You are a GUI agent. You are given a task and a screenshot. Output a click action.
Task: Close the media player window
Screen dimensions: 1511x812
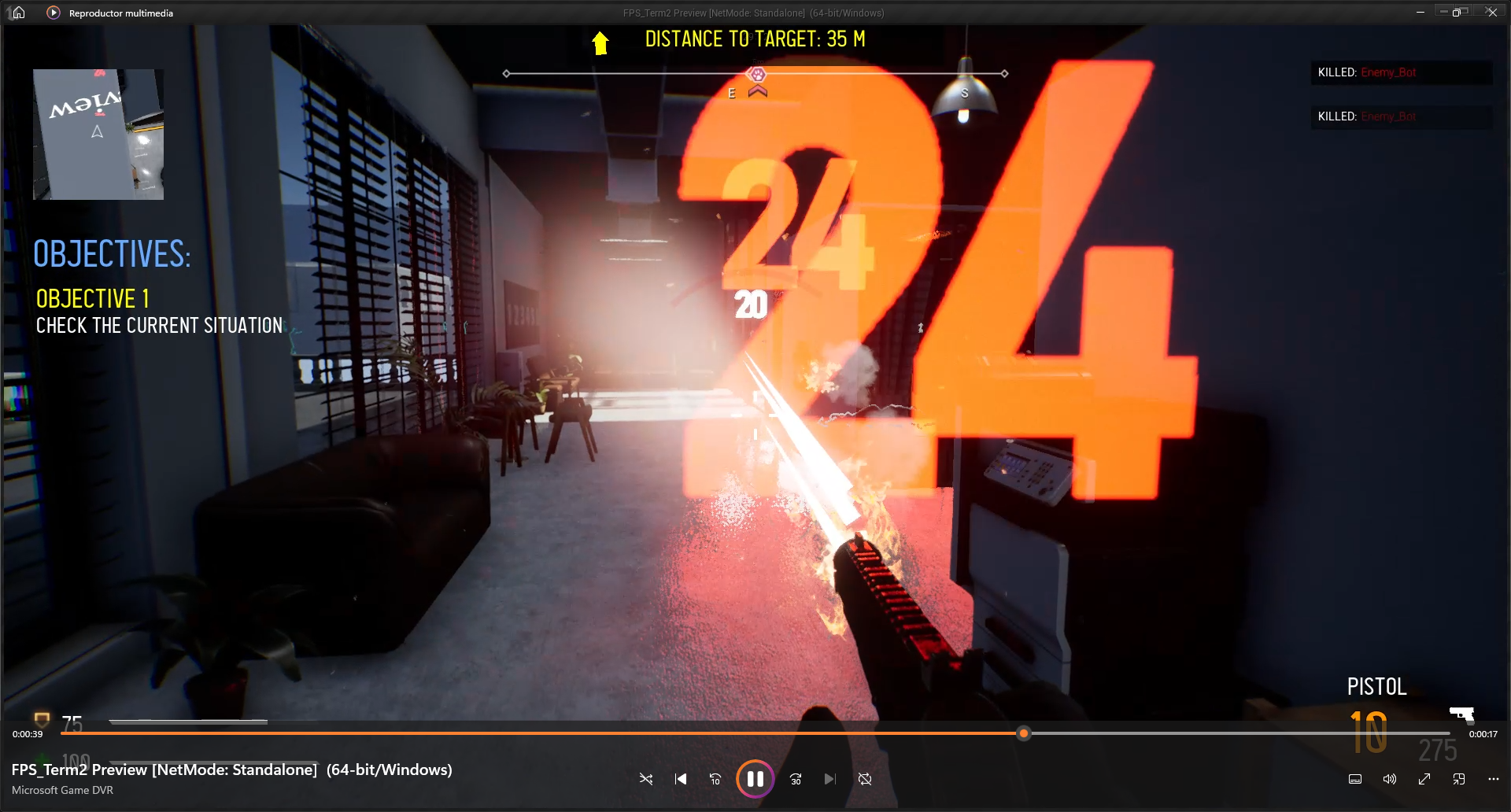[1491, 12]
